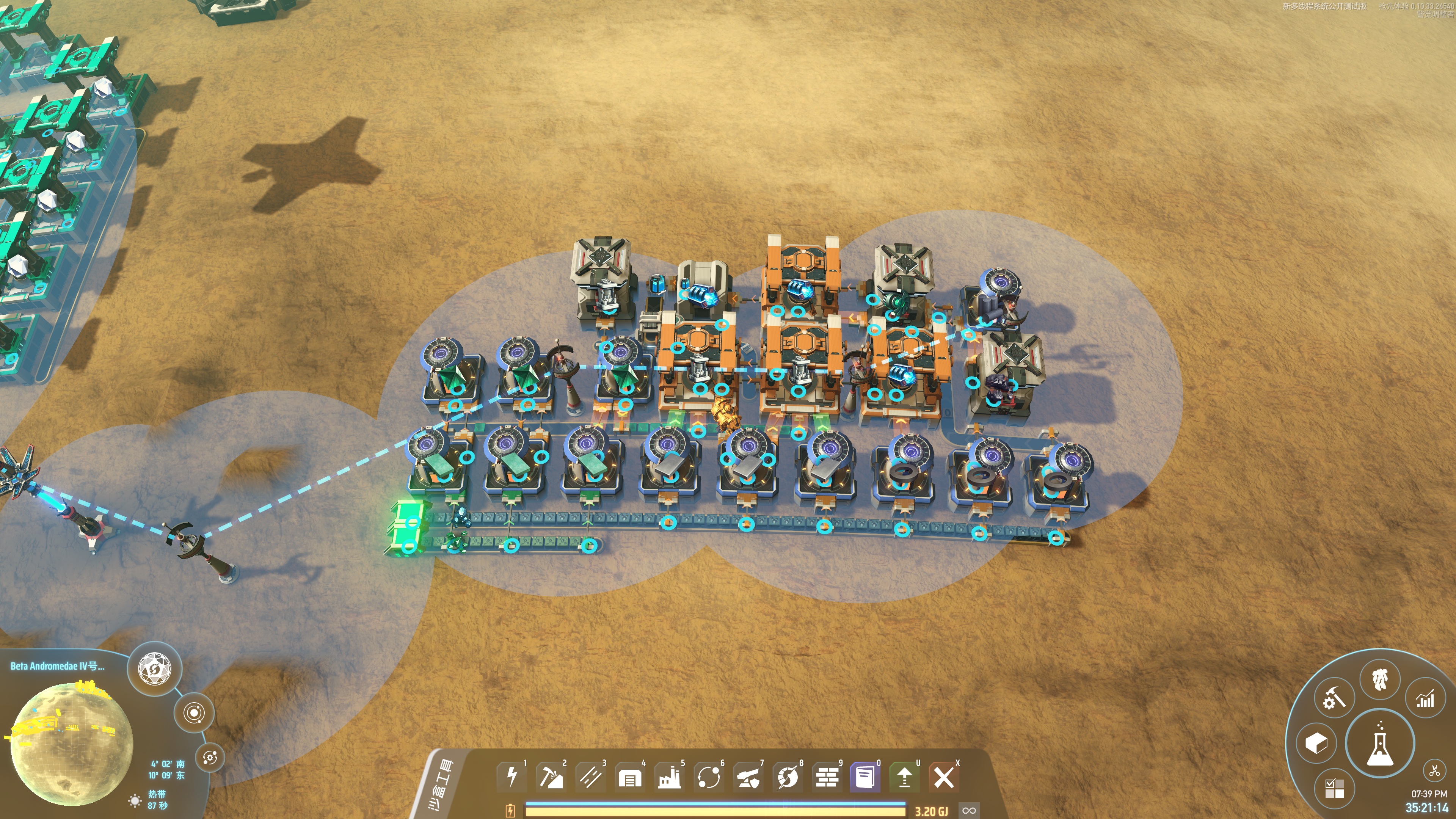The height and width of the screenshot is (819, 1456).
Task: Choose the conveyor belt logistics category
Action: (x=591, y=777)
